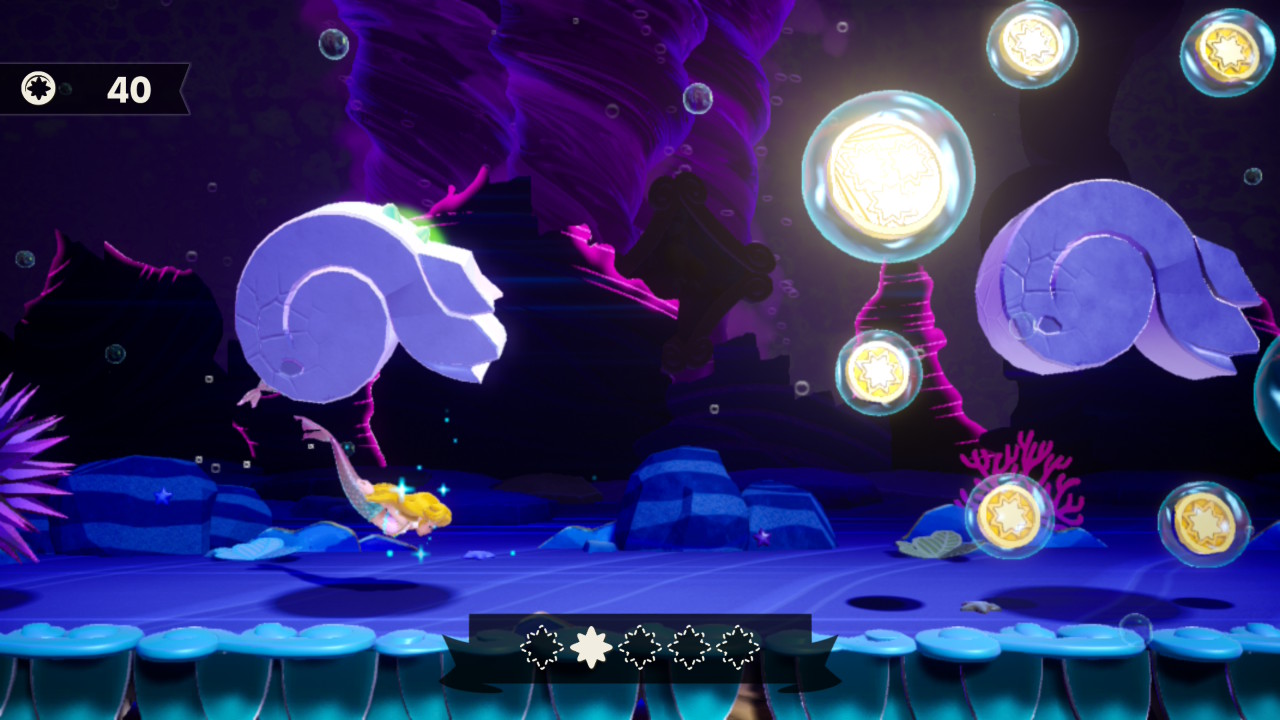The height and width of the screenshot is (720, 1280).
Task: Click the filled sparkle gem in the tracker
Action: [x=591, y=647]
